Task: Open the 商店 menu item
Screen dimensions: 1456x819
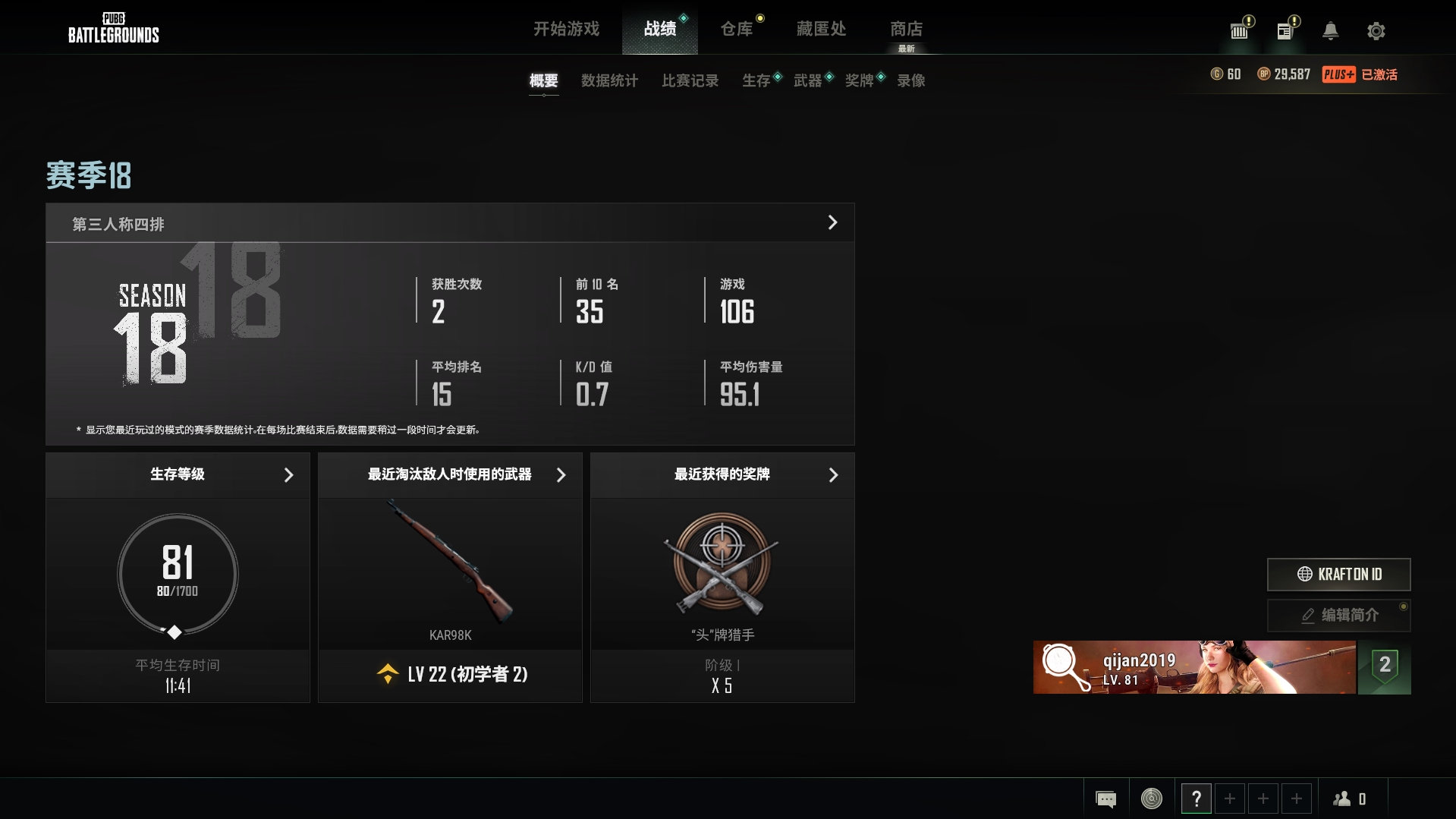Action: pos(907,29)
